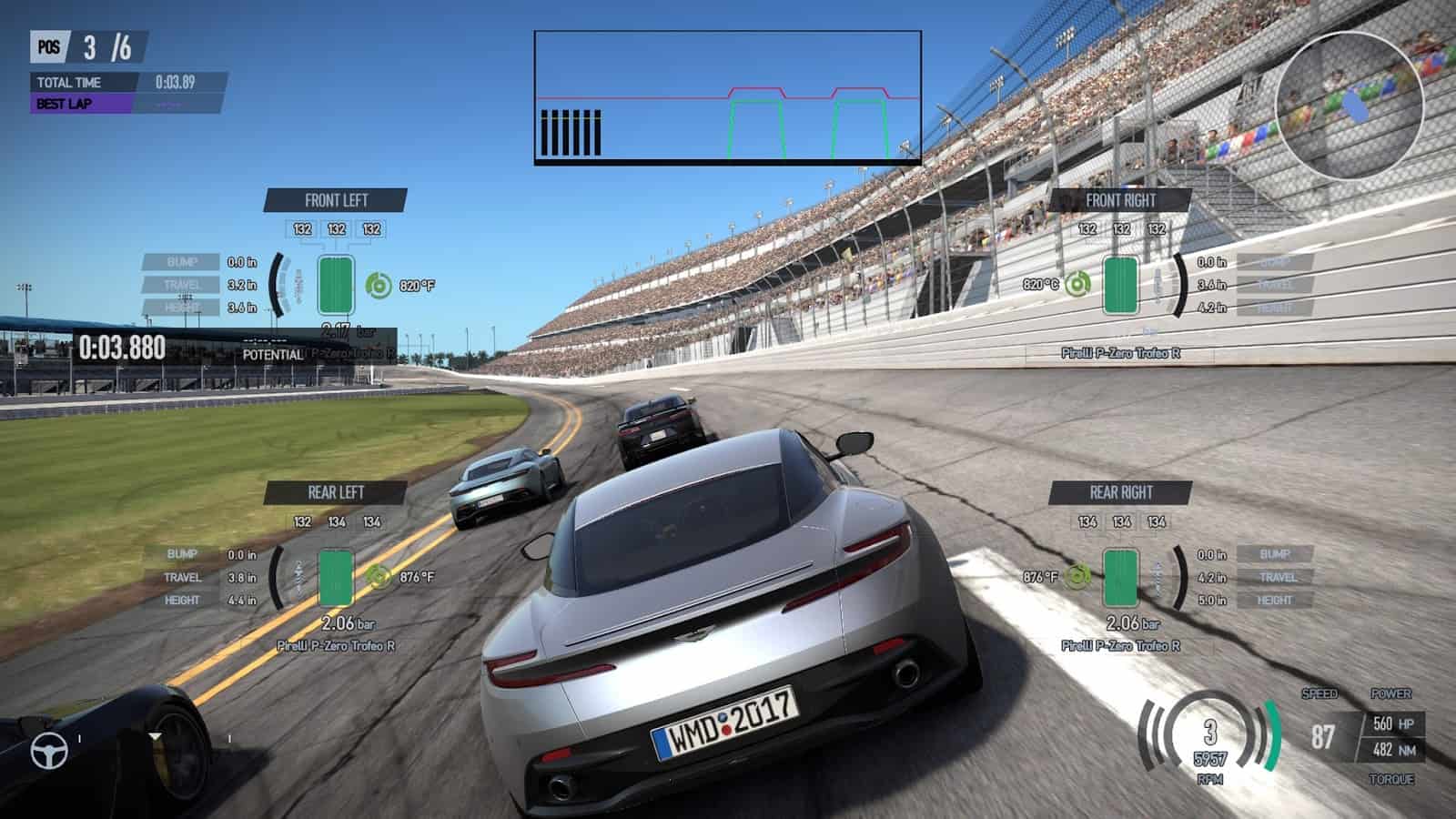Image resolution: width=1456 pixels, height=819 pixels.
Task: Select the Front Left tyre panel header
Action: pos(336,200)
